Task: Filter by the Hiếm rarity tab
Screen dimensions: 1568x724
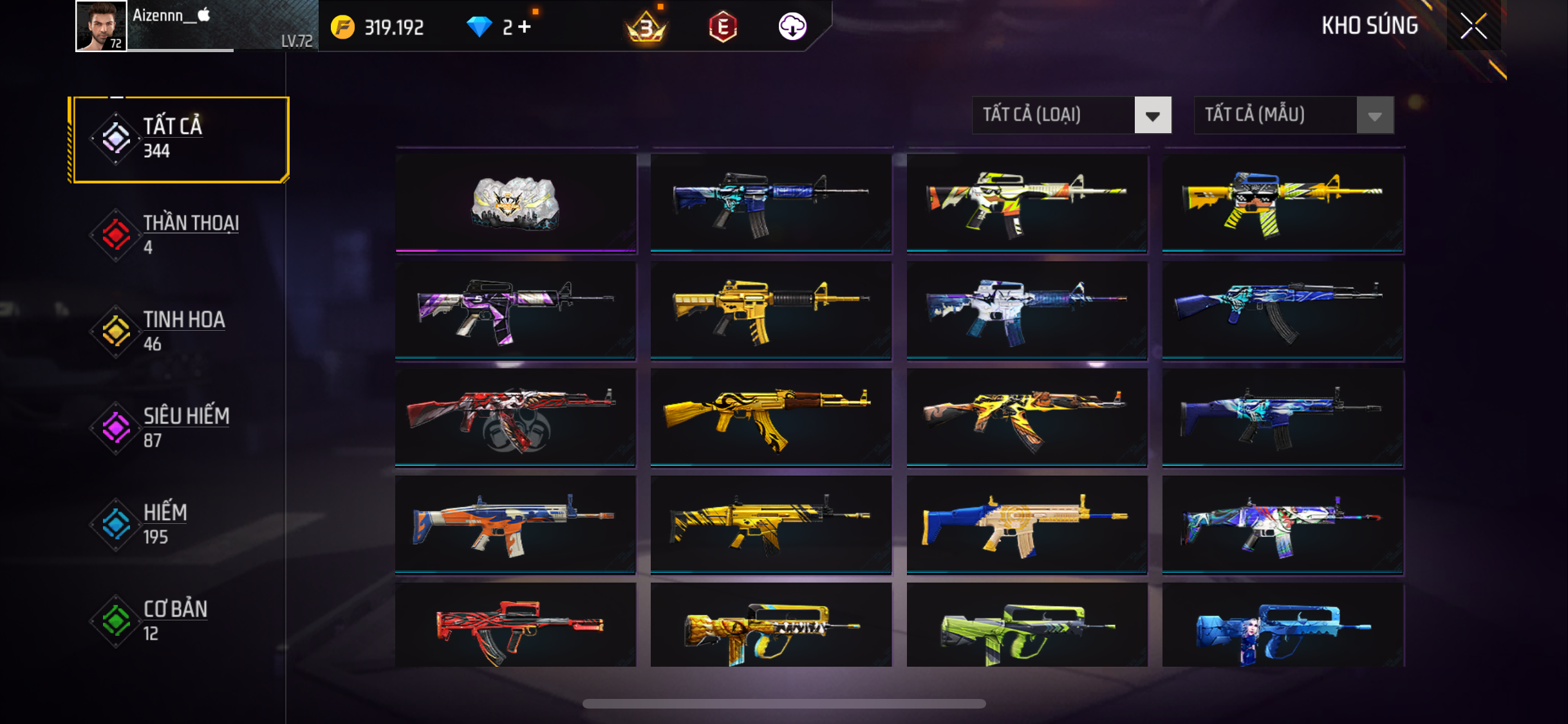Action: (x=181, y=524)
